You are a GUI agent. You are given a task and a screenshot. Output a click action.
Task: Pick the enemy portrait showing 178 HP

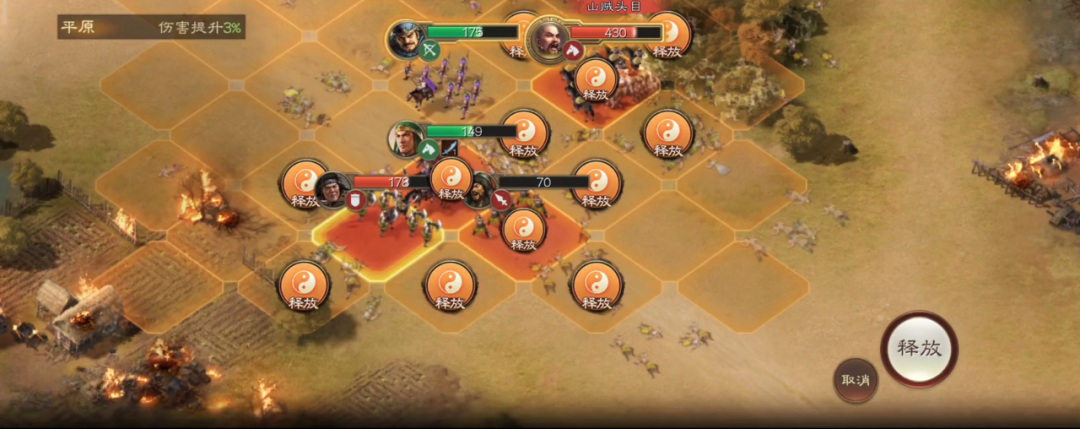point(332,188)
